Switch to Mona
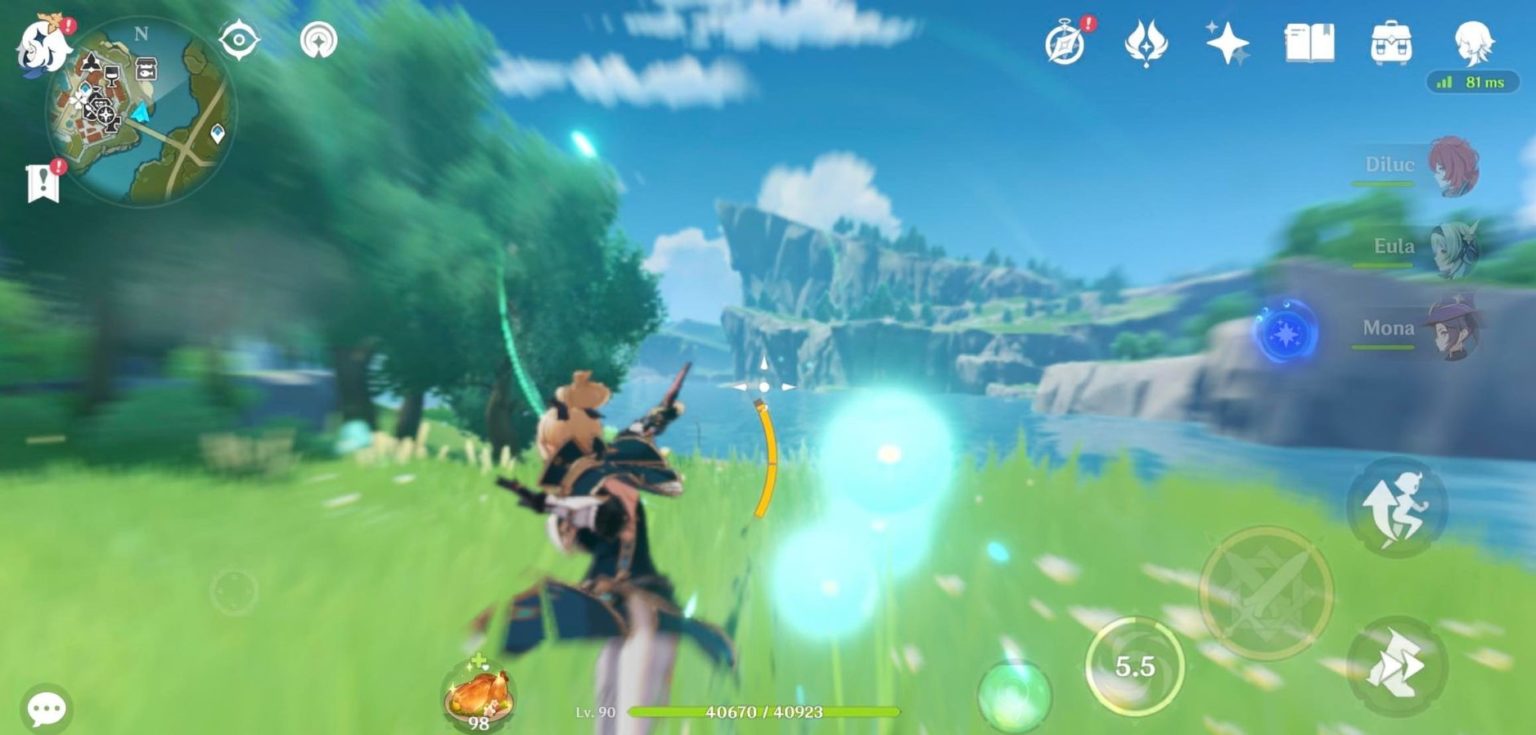Viewport: 1536px width, 735px height. tap(1452, 328)
